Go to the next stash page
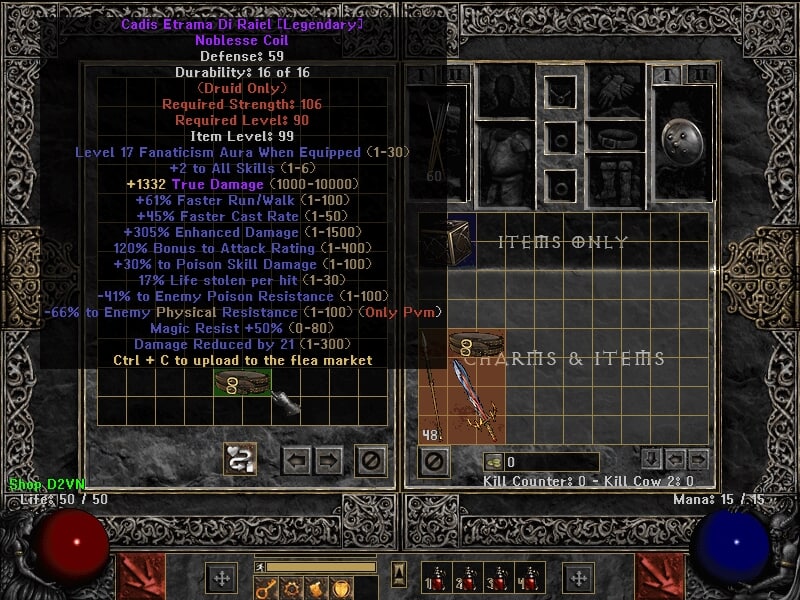The height and width of the screenshot is (600, 800). click(330, 460)
